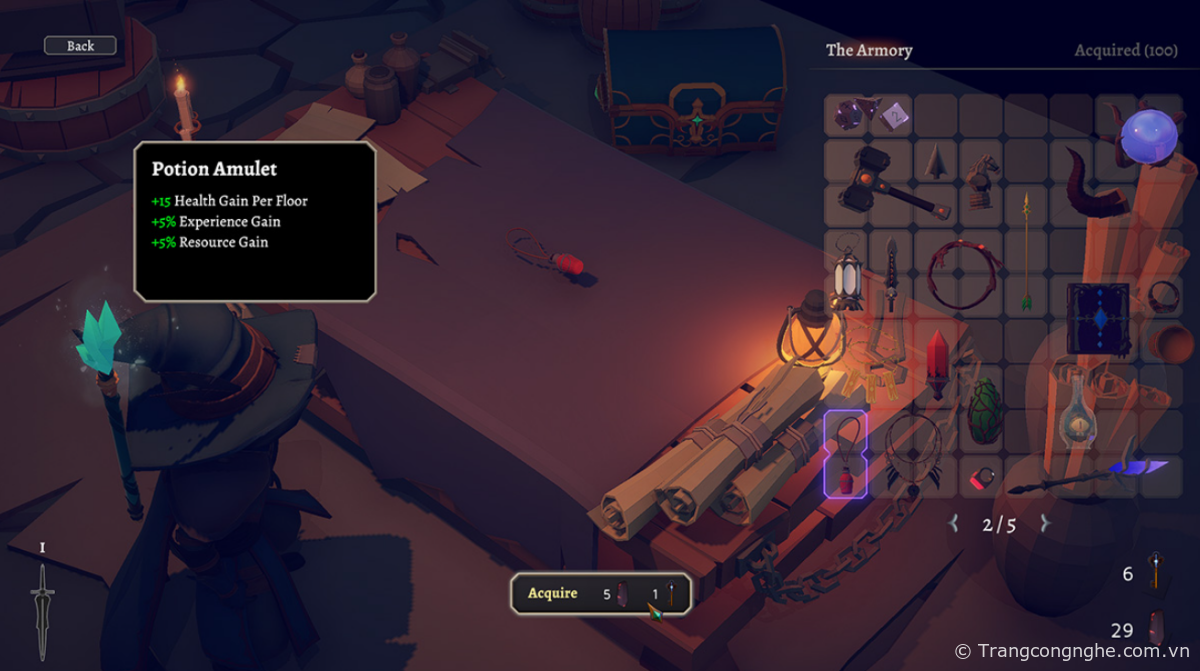
Task: Select the green vine-wrapped egg
Action: (x=984, y=410)
